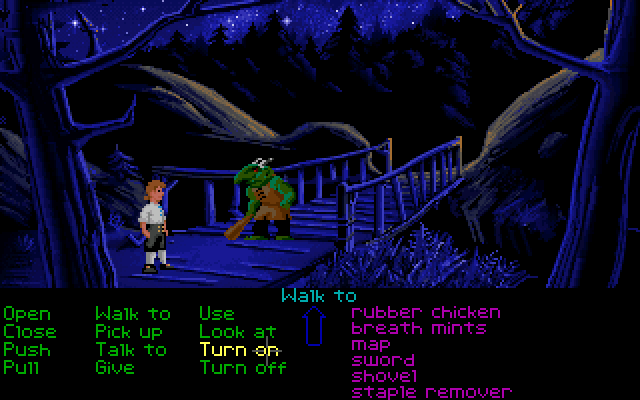Choose the Close verb
The height and width of the screenshot is (400, 640).
tap(30, 331)
